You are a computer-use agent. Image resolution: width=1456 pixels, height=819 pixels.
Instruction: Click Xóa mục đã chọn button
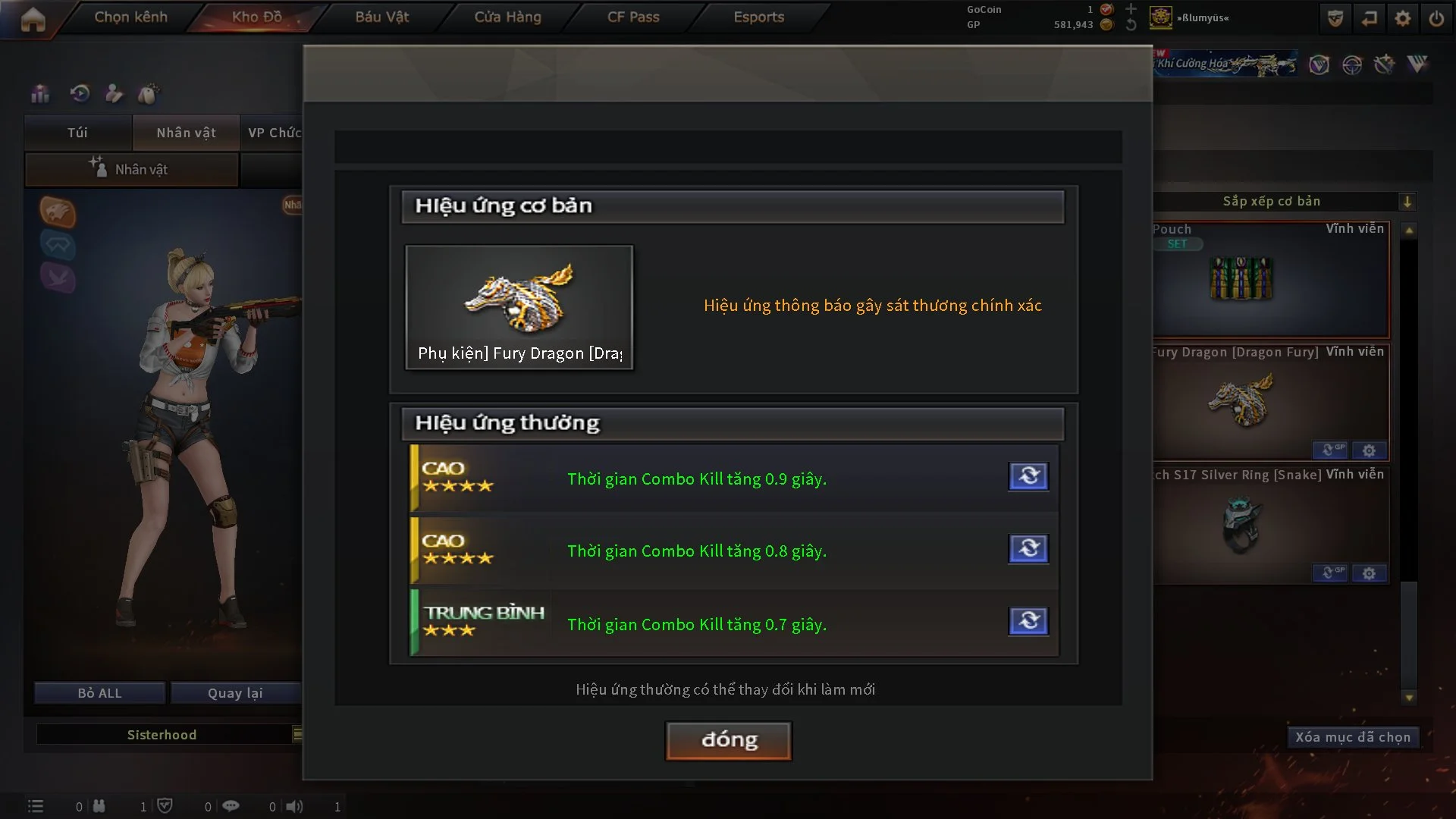(1352, 737)
